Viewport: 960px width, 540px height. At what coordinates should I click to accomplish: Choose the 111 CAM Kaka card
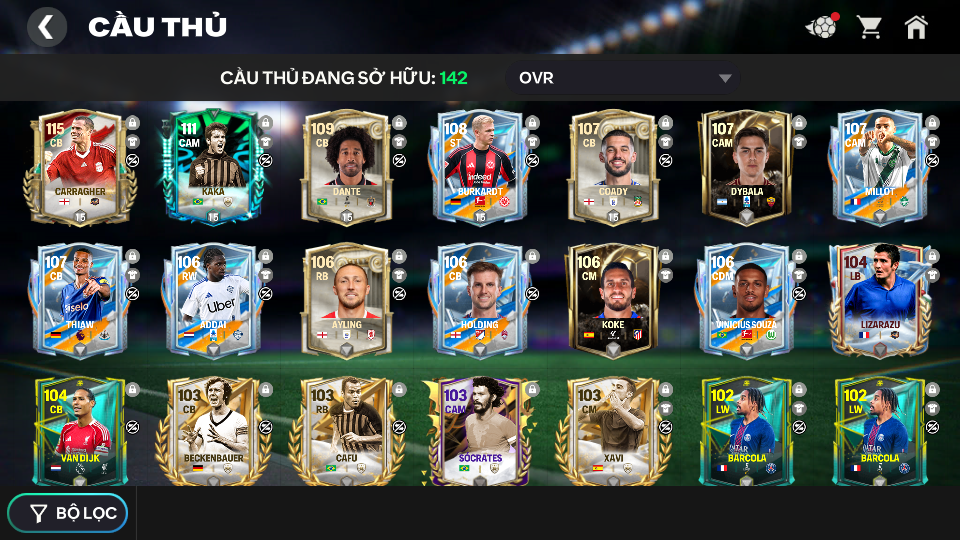(211, 168)
